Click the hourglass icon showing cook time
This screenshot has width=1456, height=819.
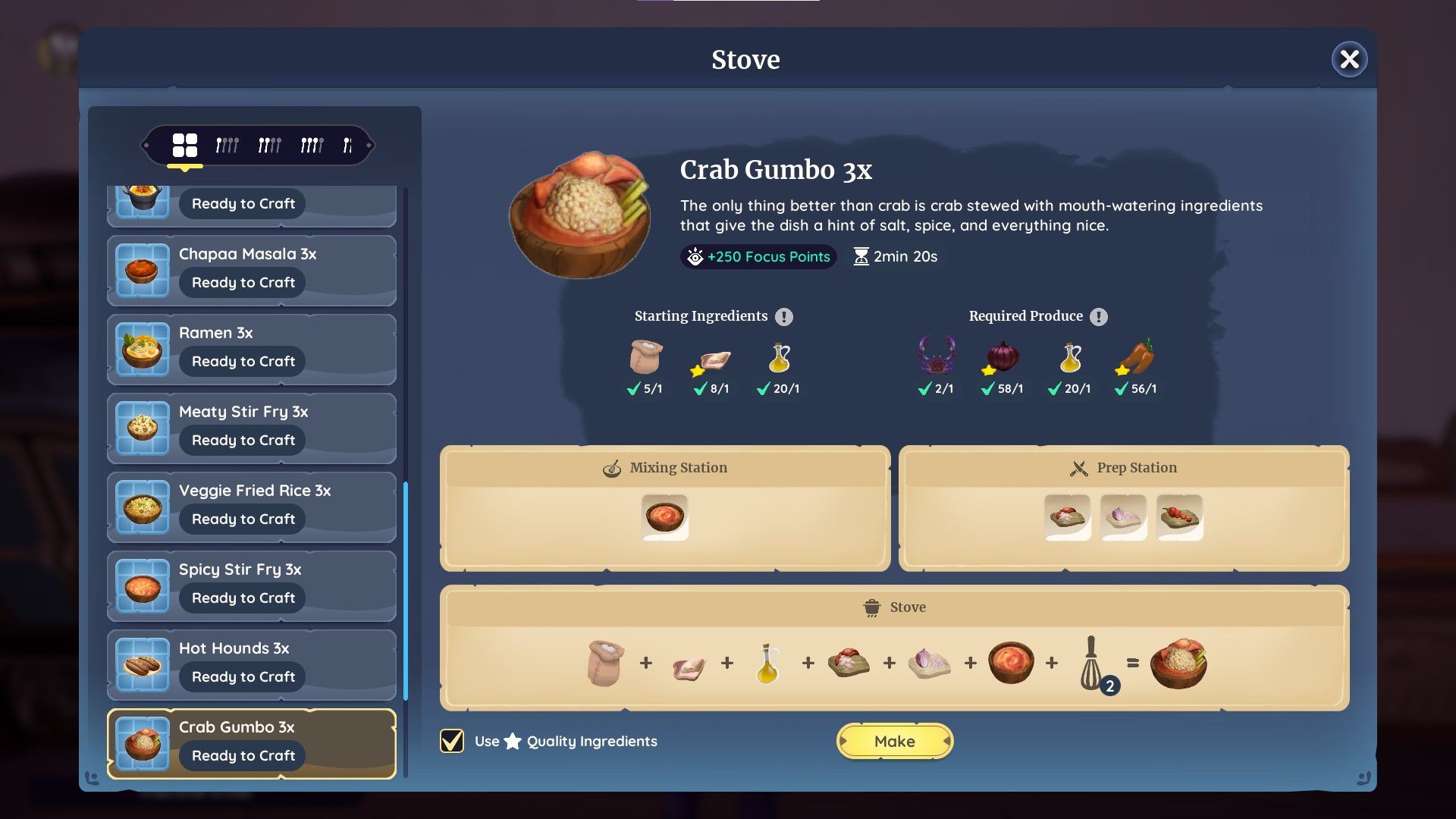[860, 256]
